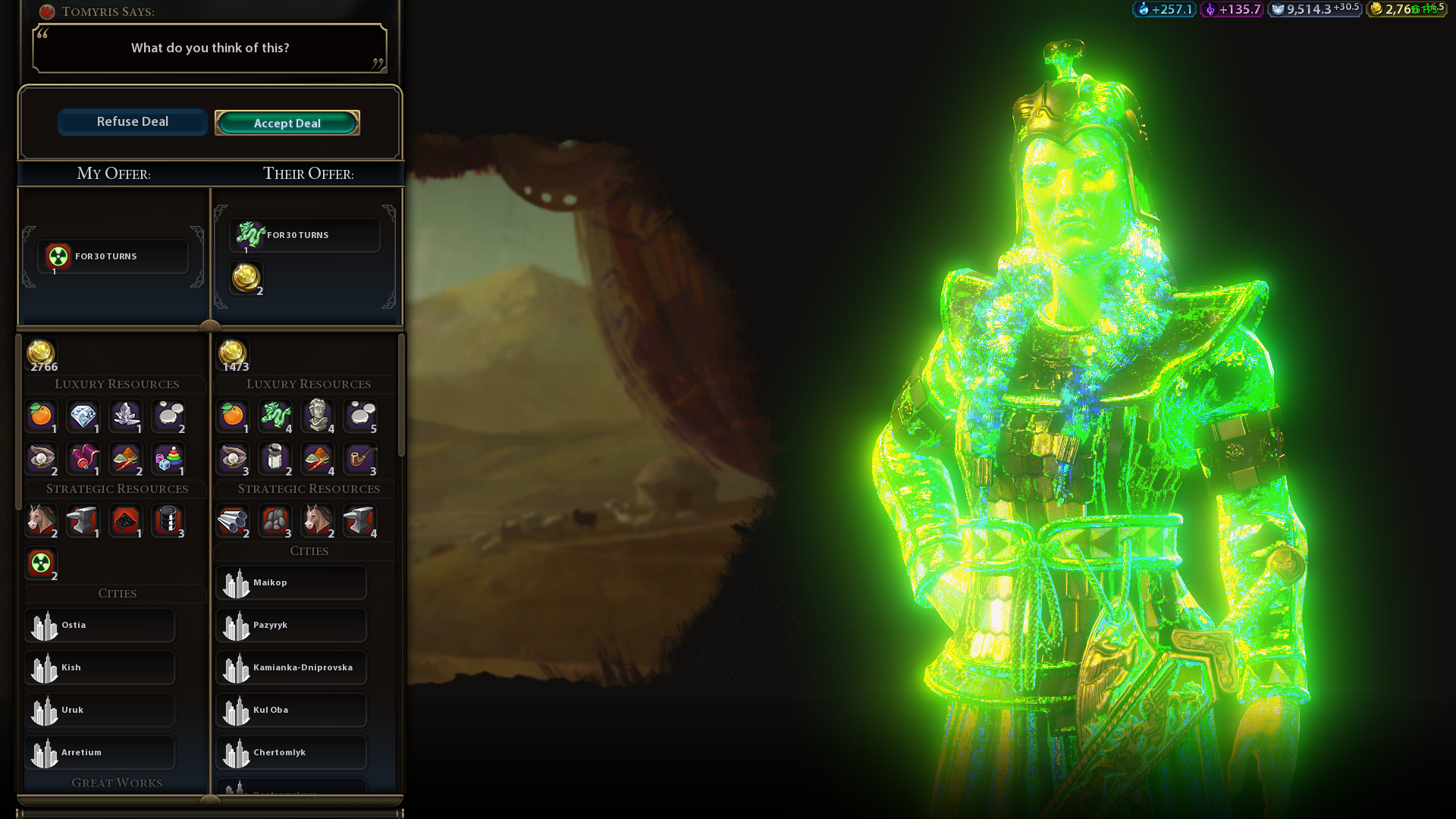Click the science income indicator in top bar
Viewport: 1456px width, 819px height.
click(x=1163, y=10)
